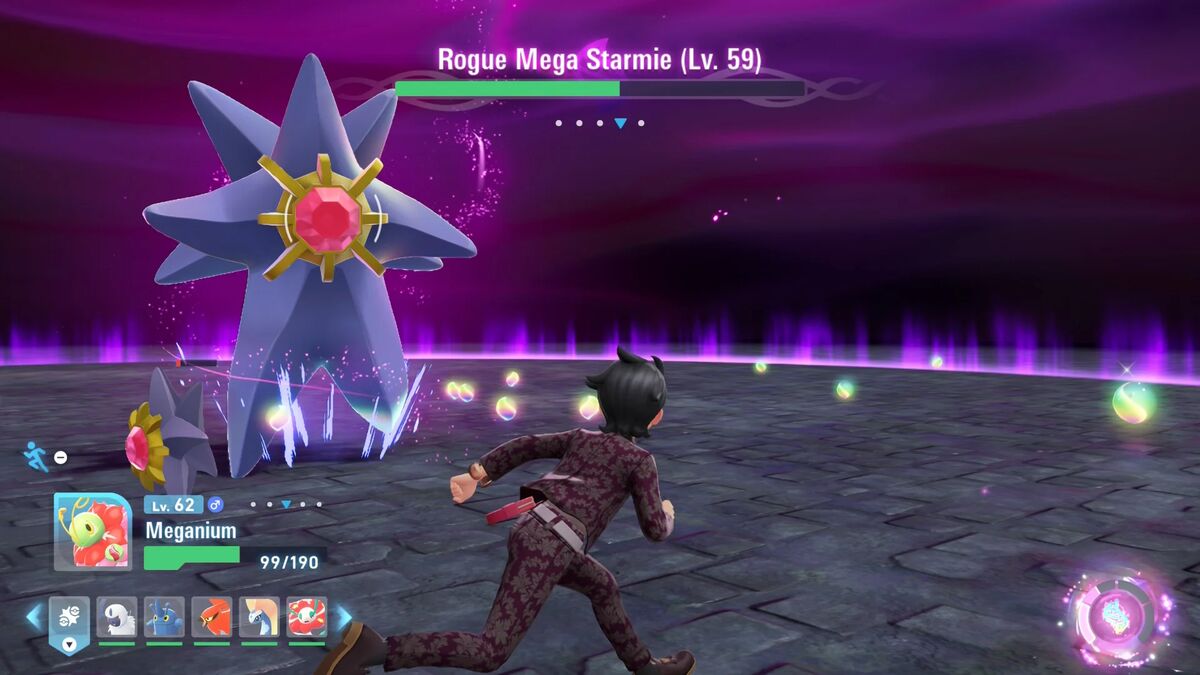Viewport: 1200px width, 675px height.
Task: Click the blue running figure icon
Action: pyautogui.click(x=36, y=456)
